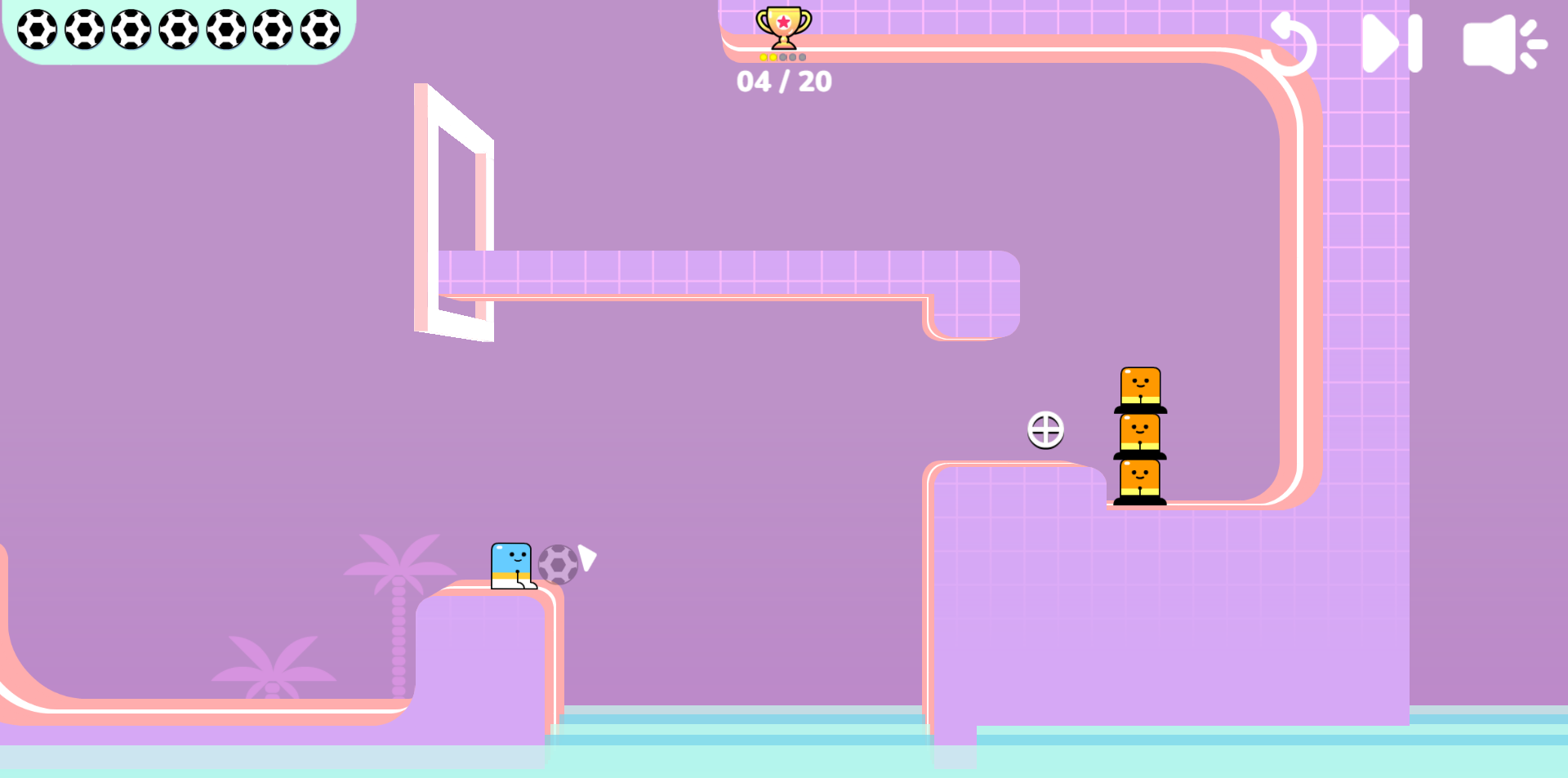This screenshot has height=778, width=1568.
Task: Click the top stacked orange enemy
Action: coord(1141,385)
